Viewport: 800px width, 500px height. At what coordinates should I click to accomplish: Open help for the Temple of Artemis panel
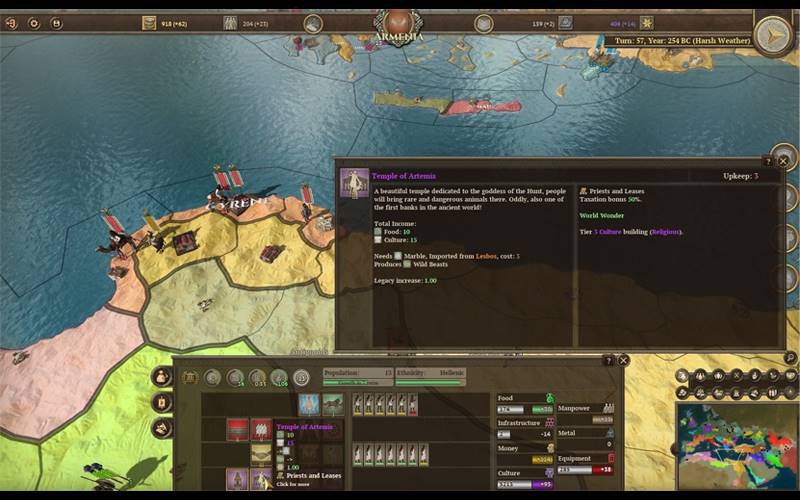pos(768,161)
